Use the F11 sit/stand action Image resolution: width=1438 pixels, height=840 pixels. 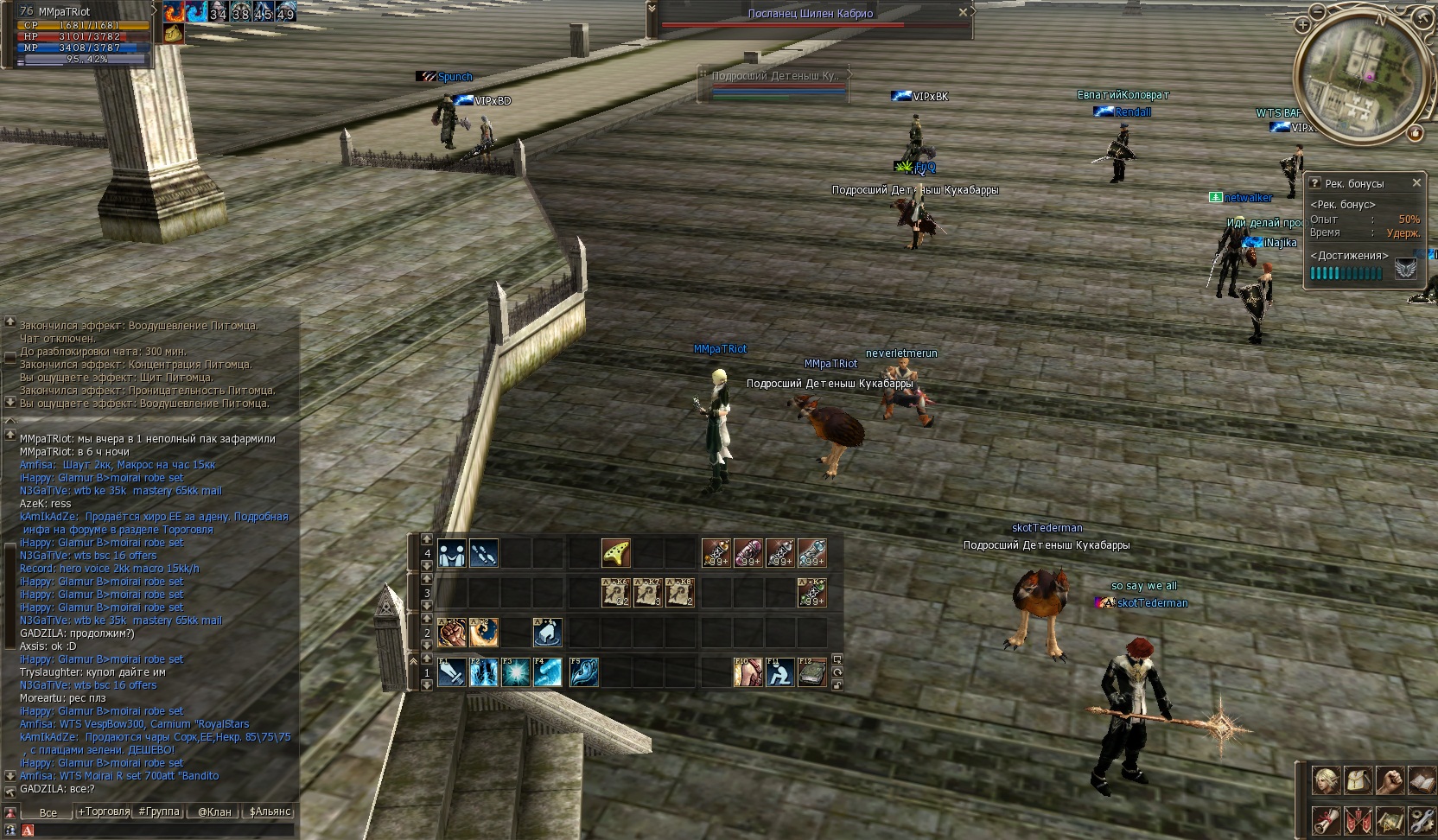point(779,672)
